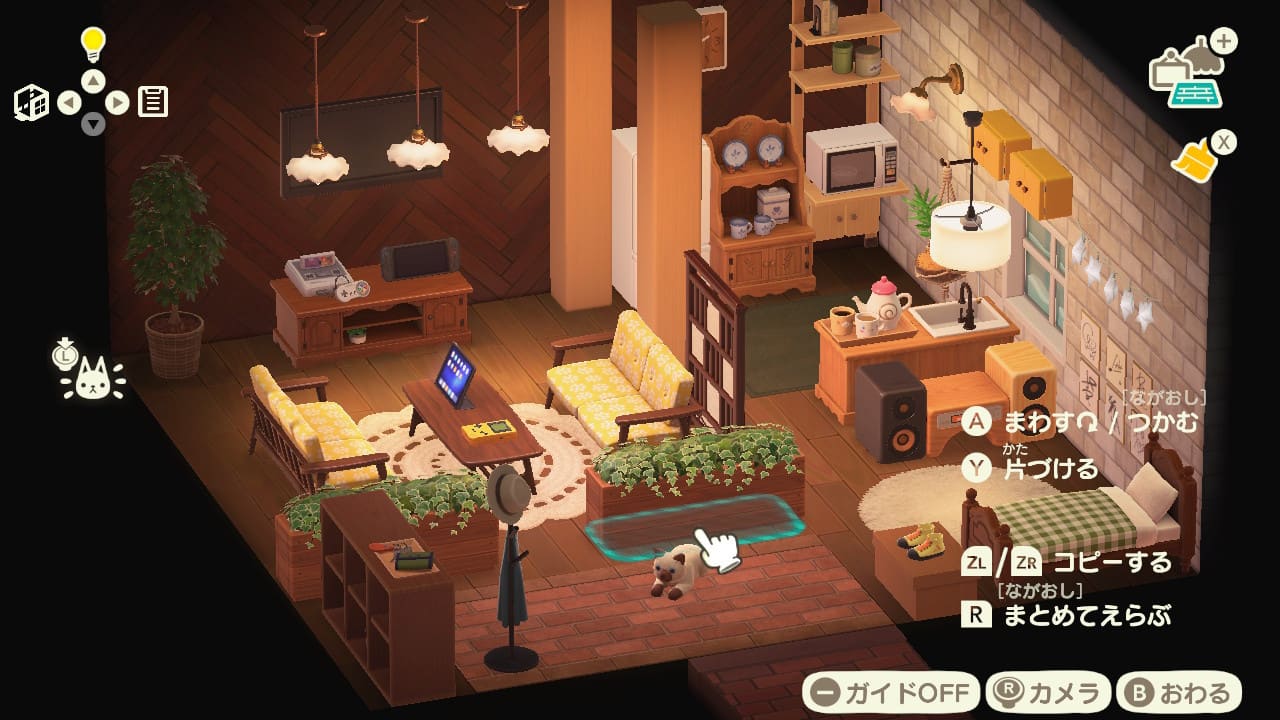Open the checklist icon beside the d-pad

click(153, 101)
